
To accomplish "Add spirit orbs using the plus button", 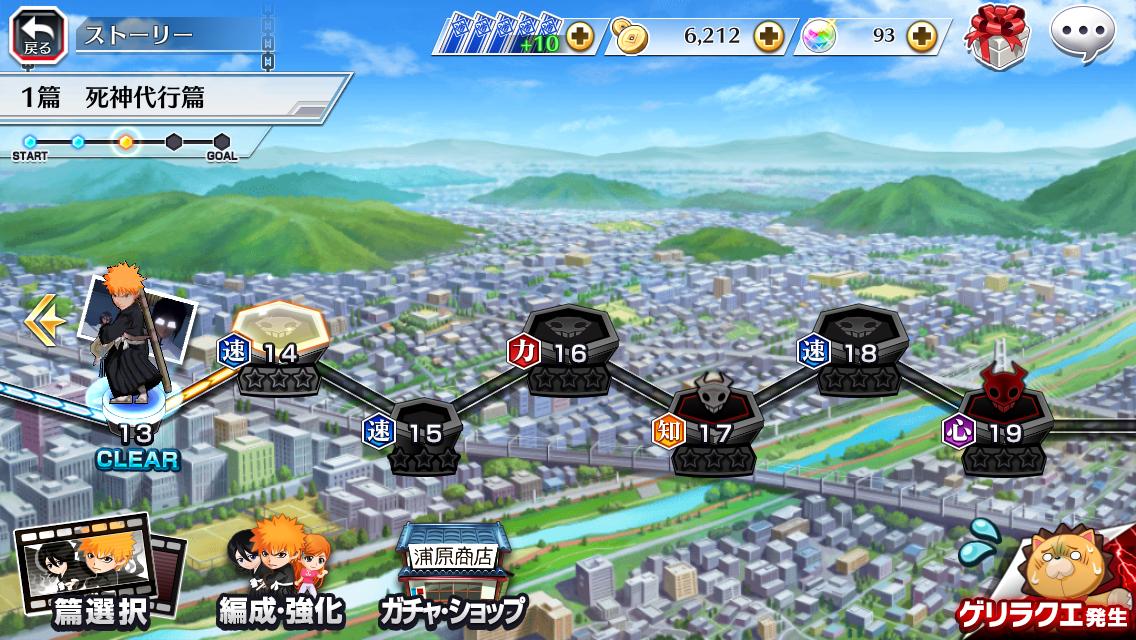I will tap(920, 37).
